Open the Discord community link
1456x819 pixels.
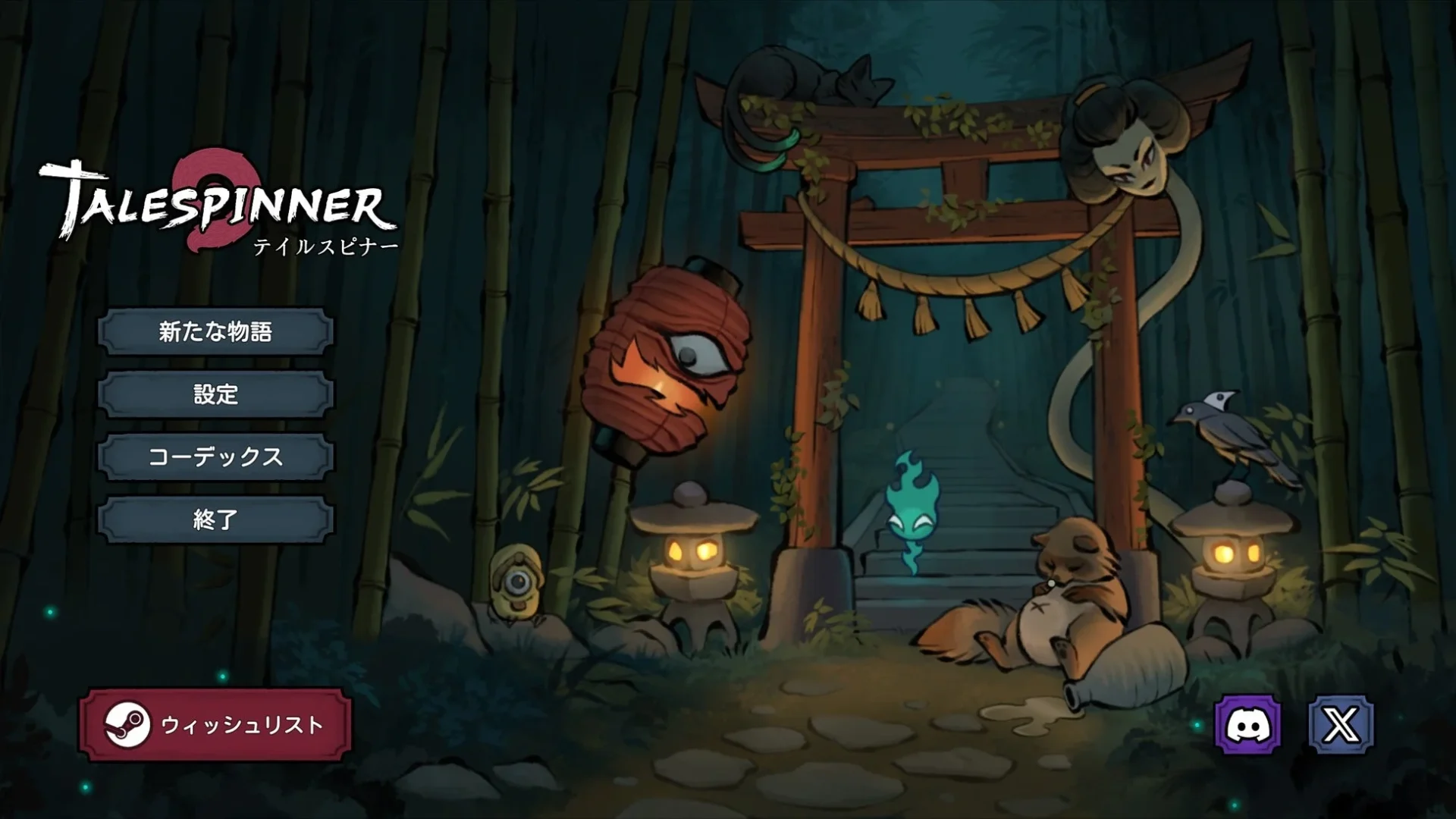click(1247, 725)
